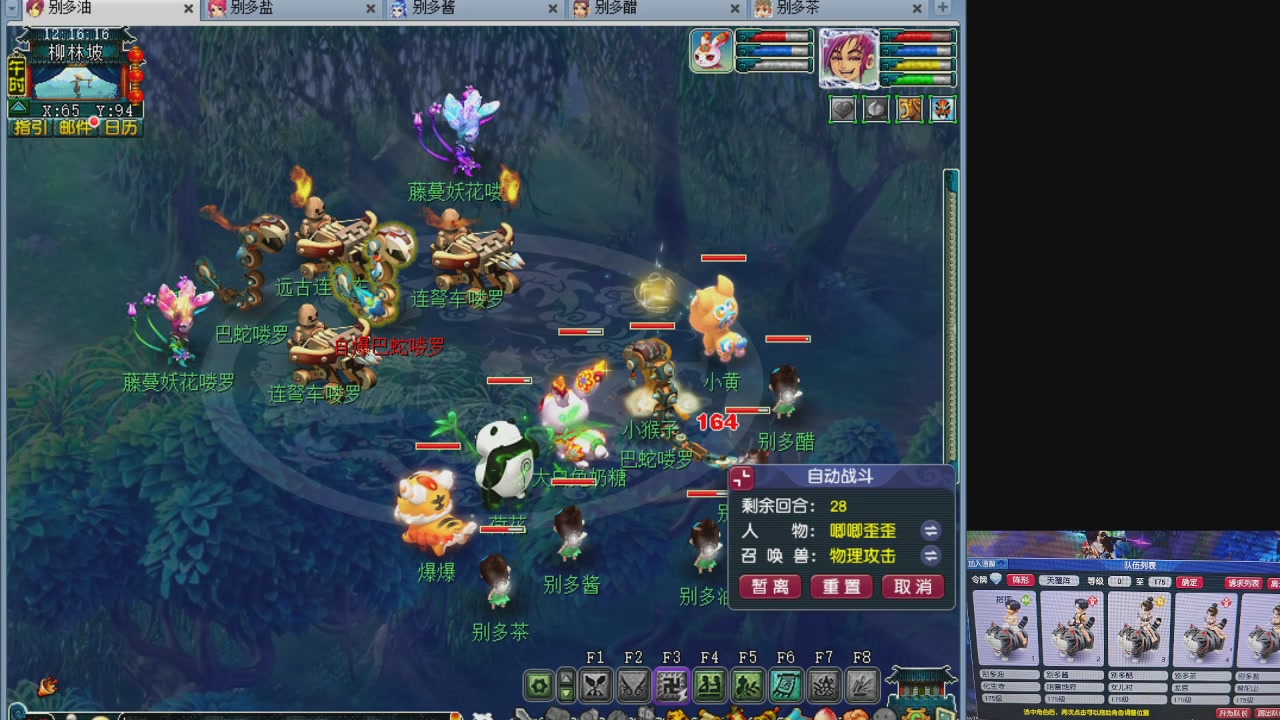Image resolution: width=1280 pixels, height=720 pixels.
Task: Click the tiger emblem icon beneath the portrait
Action: tap(908, 110)
